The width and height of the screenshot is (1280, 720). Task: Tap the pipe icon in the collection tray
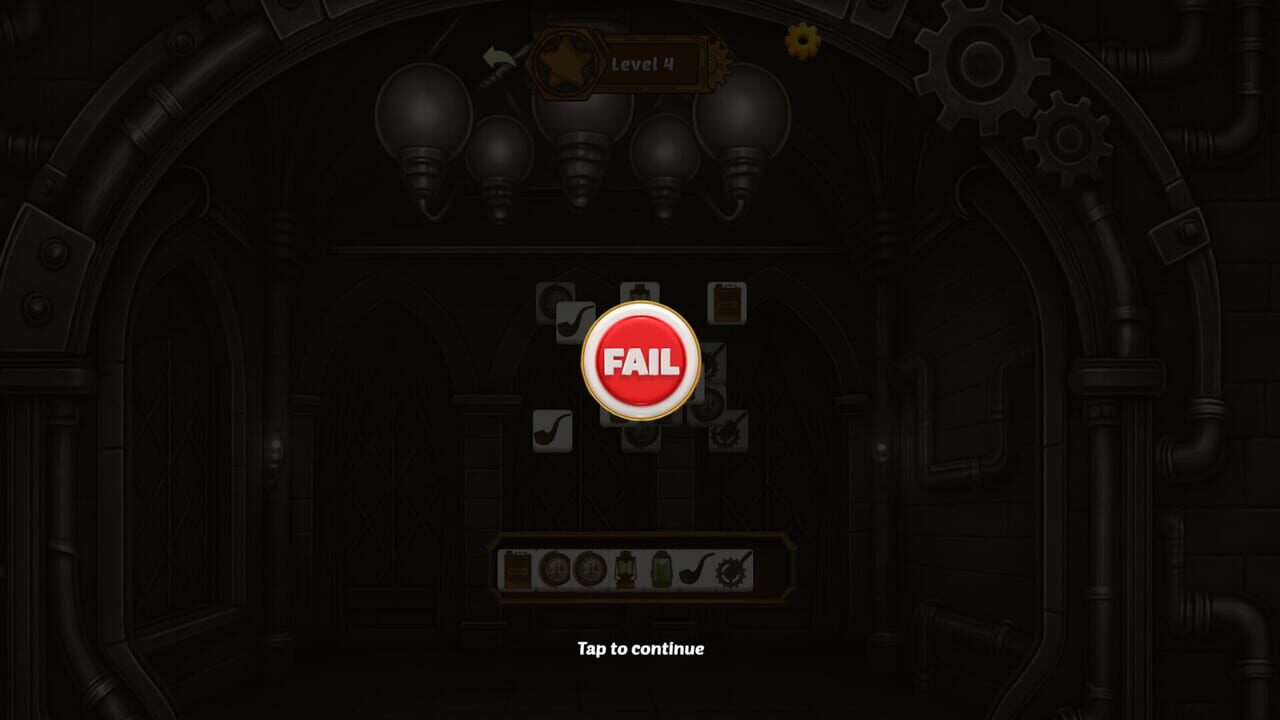(694, 570)
